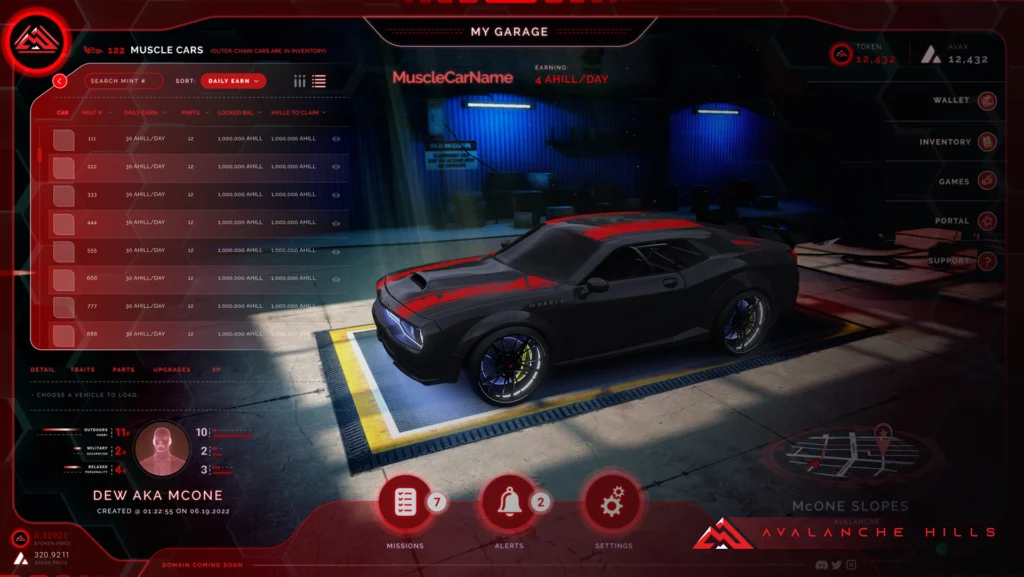1024x577 pixels.
Task: Switch to the list view layout icon
Action: [x=319, y=81]
